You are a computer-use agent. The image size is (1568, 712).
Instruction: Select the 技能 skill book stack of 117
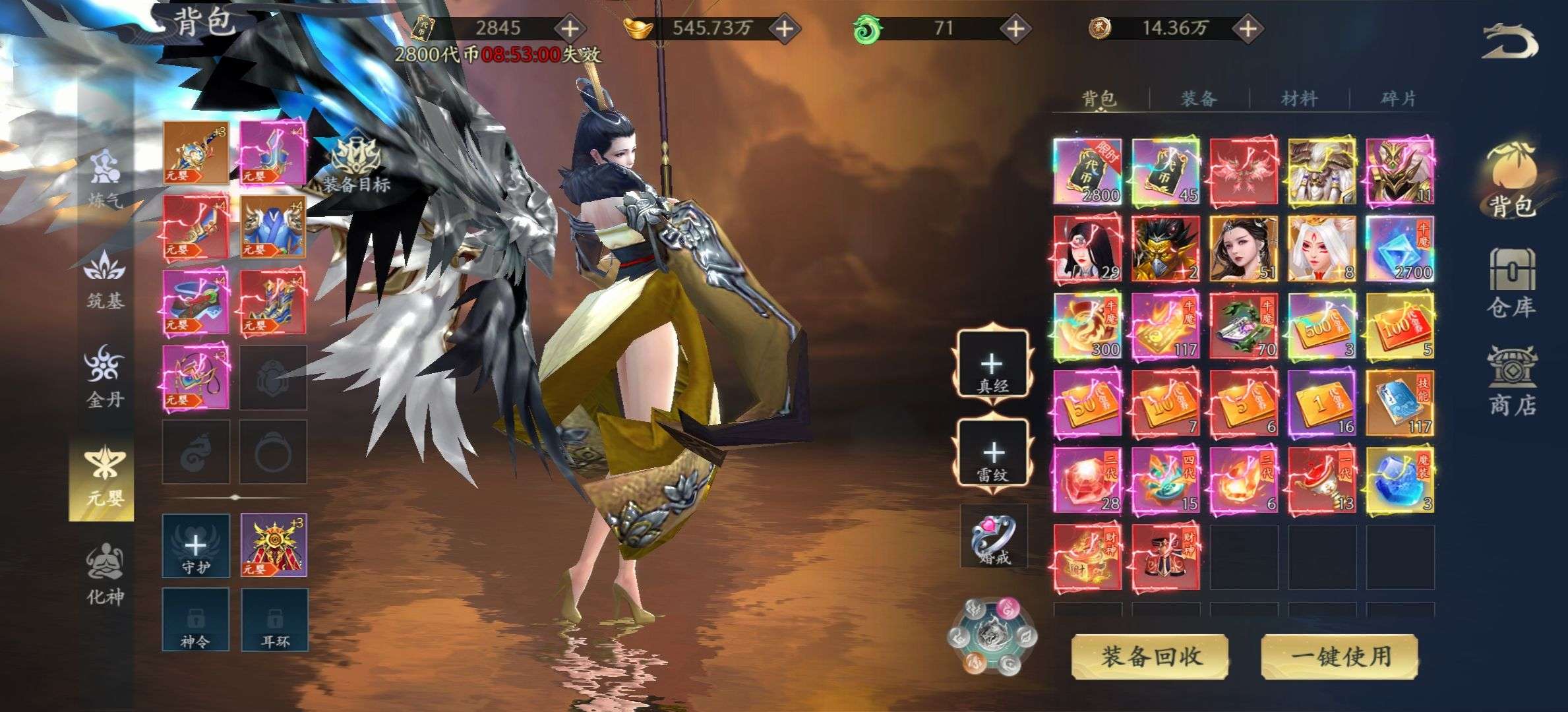point(1399,403)
